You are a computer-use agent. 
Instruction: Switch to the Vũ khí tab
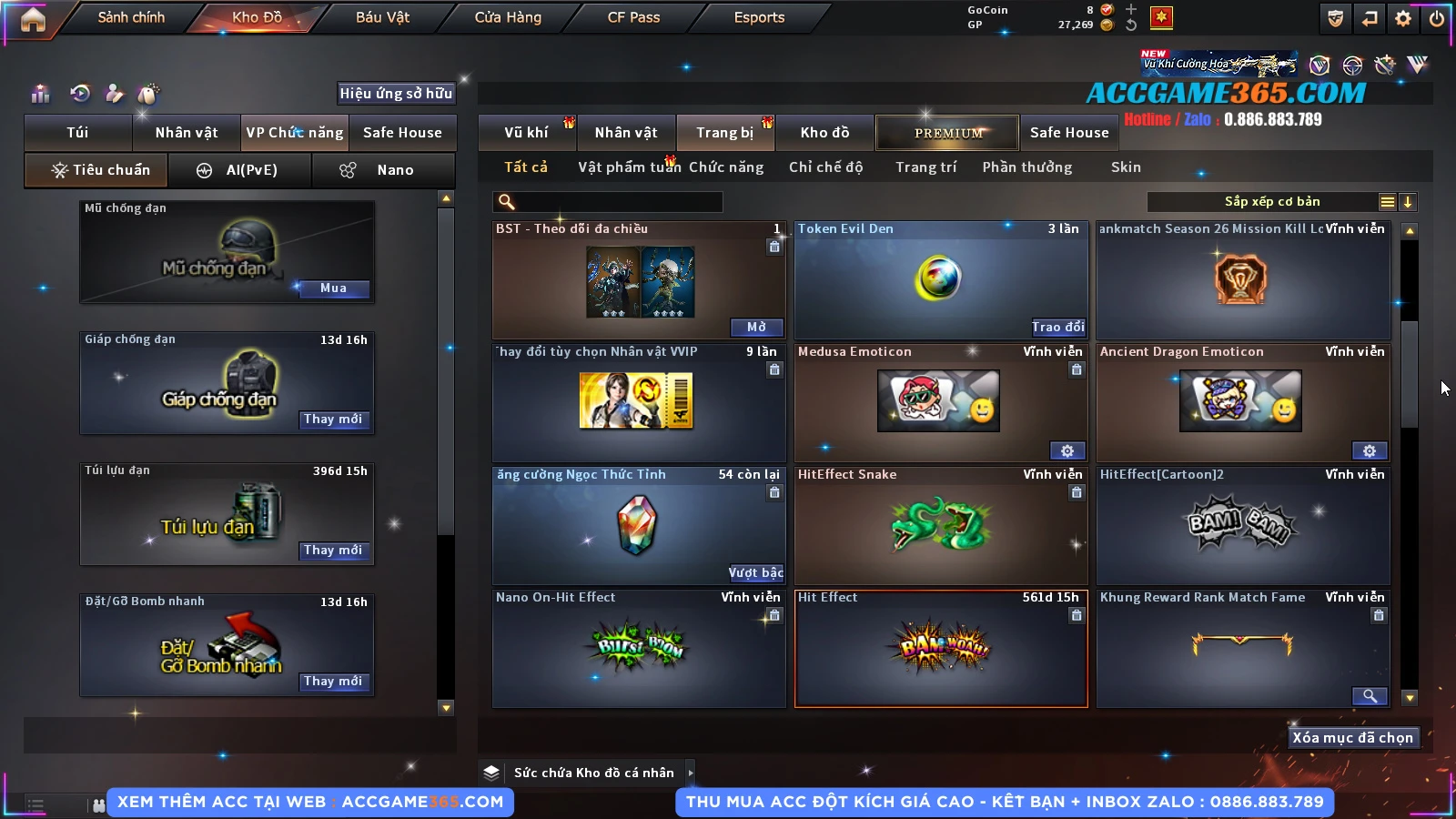coord(526,133)
